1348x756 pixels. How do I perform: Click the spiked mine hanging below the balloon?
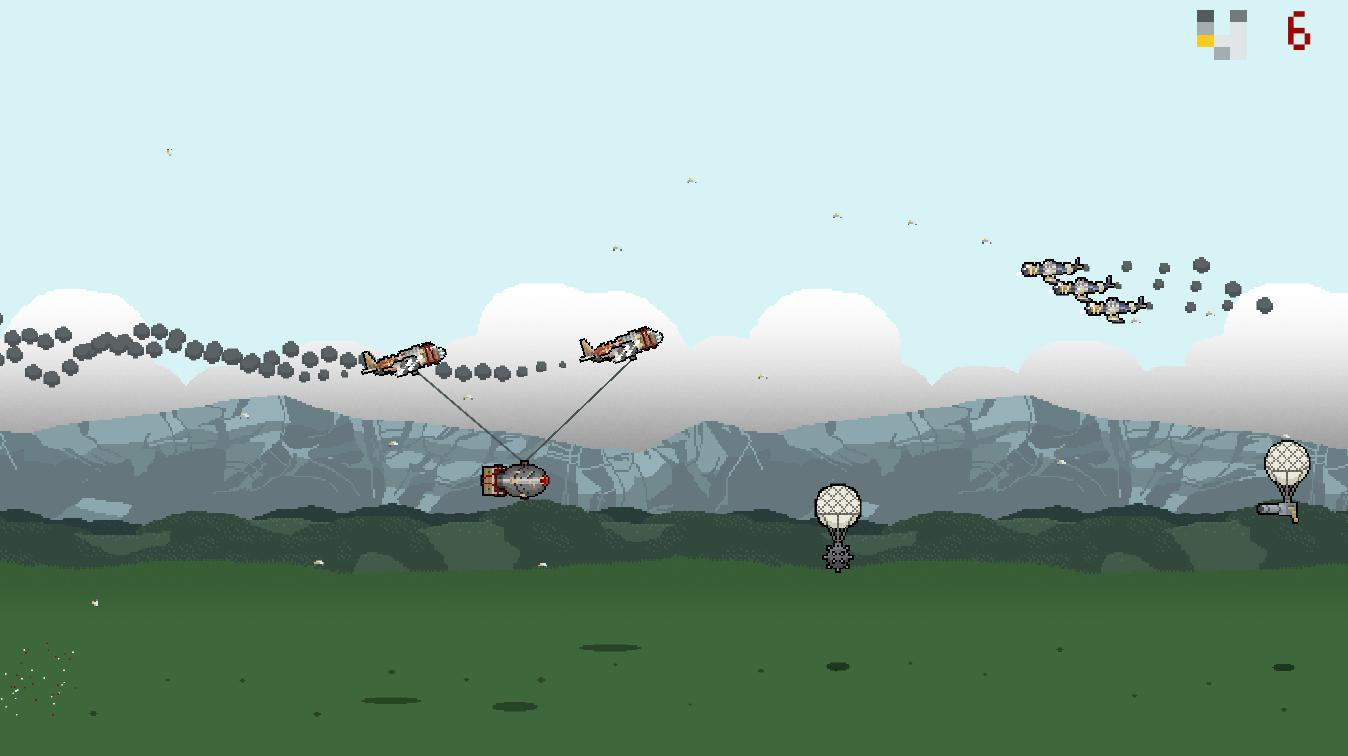[x=836, y=557]
